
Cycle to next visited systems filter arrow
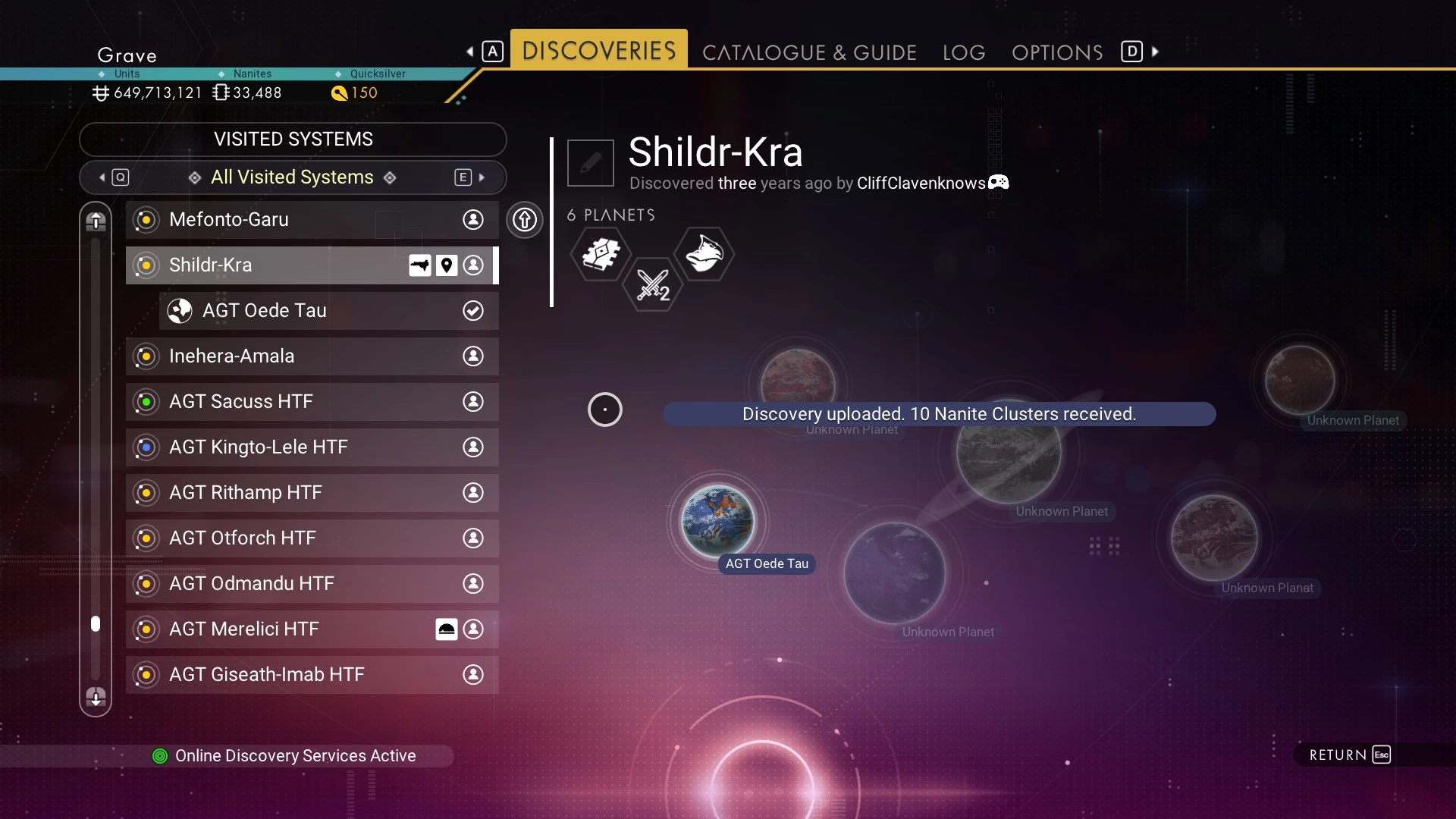482,177
